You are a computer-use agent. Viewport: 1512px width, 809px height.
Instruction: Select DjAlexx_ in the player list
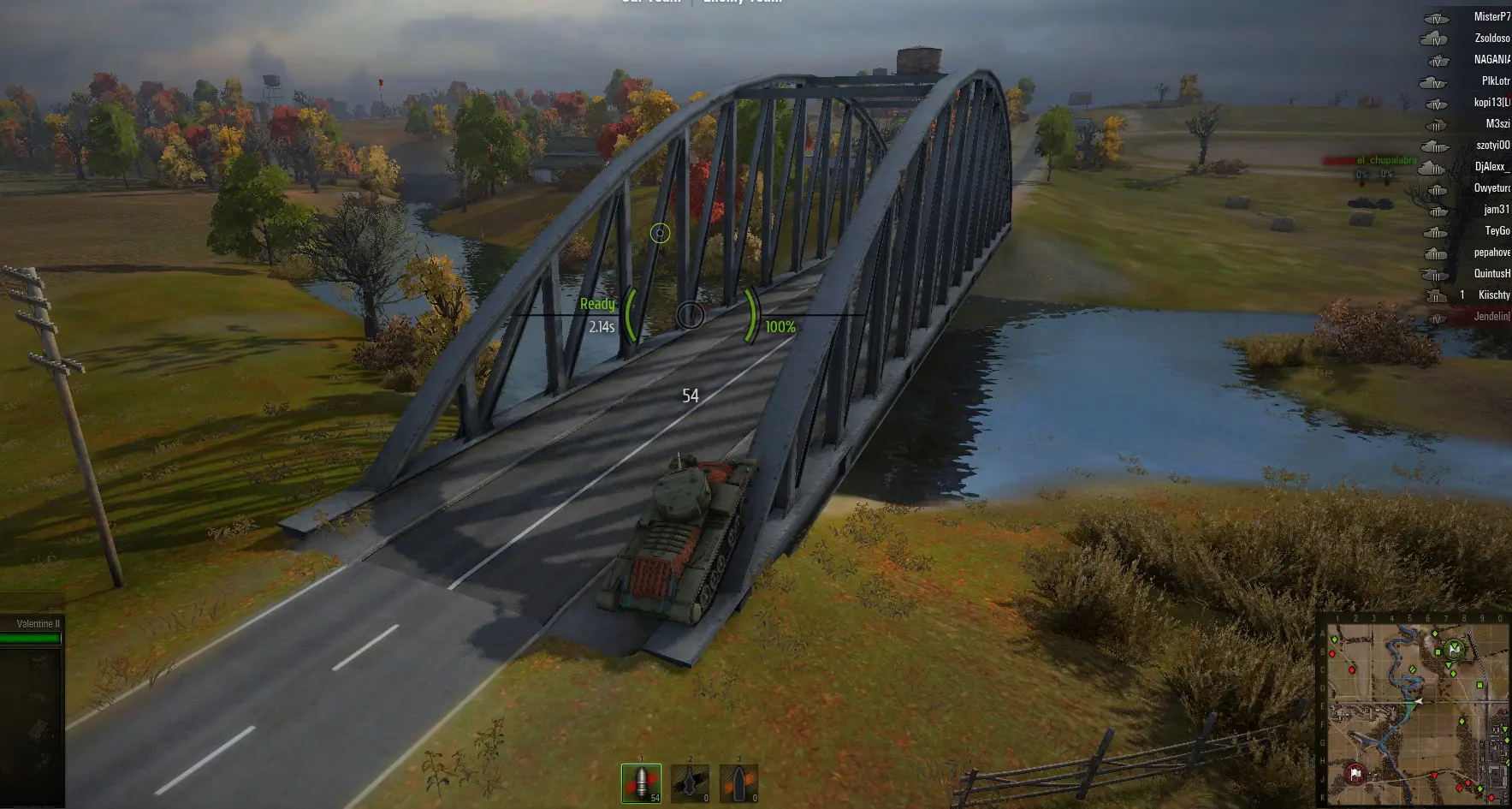click(x=1491, y=167)
